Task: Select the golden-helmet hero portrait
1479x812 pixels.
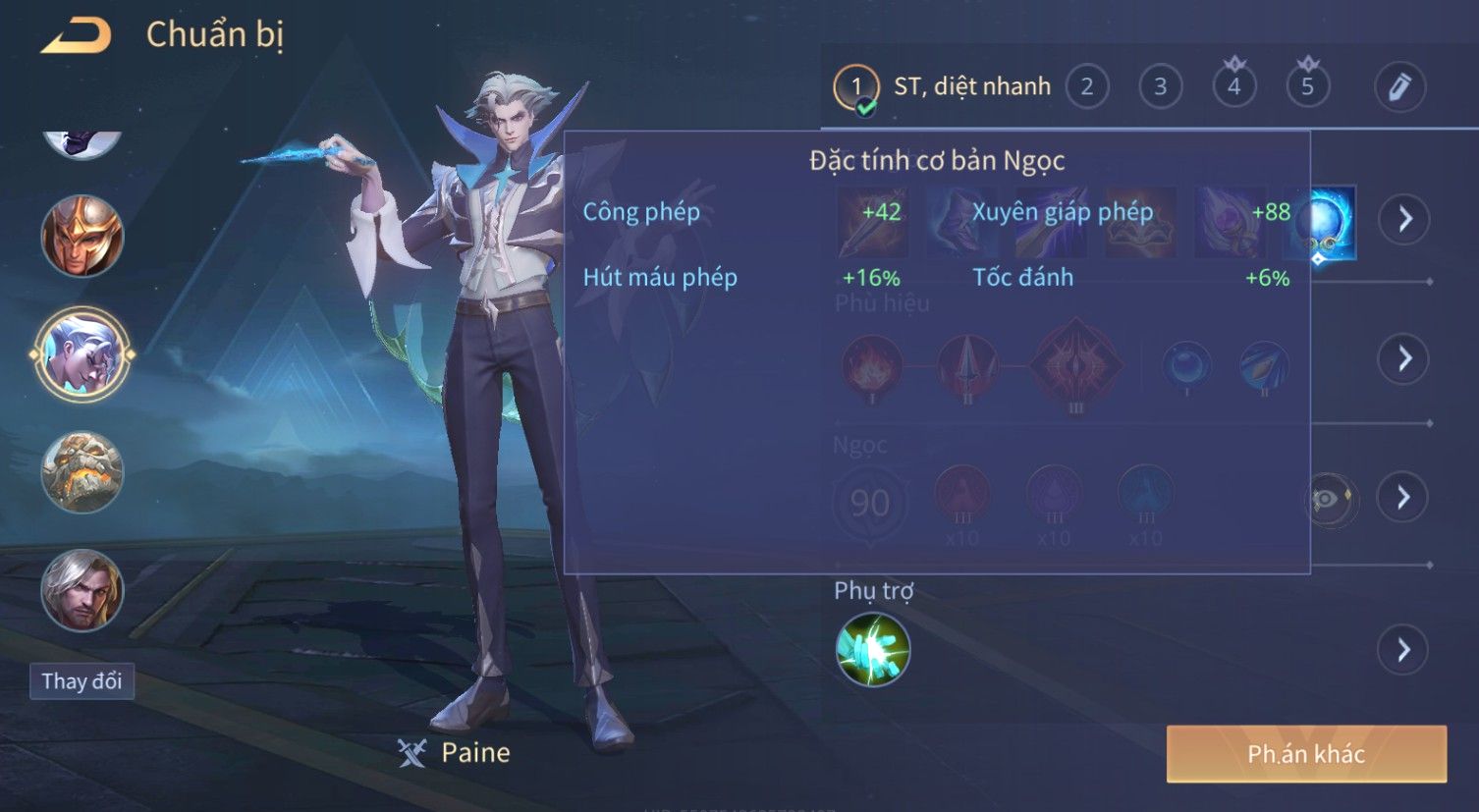Action: [x=82, y=236]
